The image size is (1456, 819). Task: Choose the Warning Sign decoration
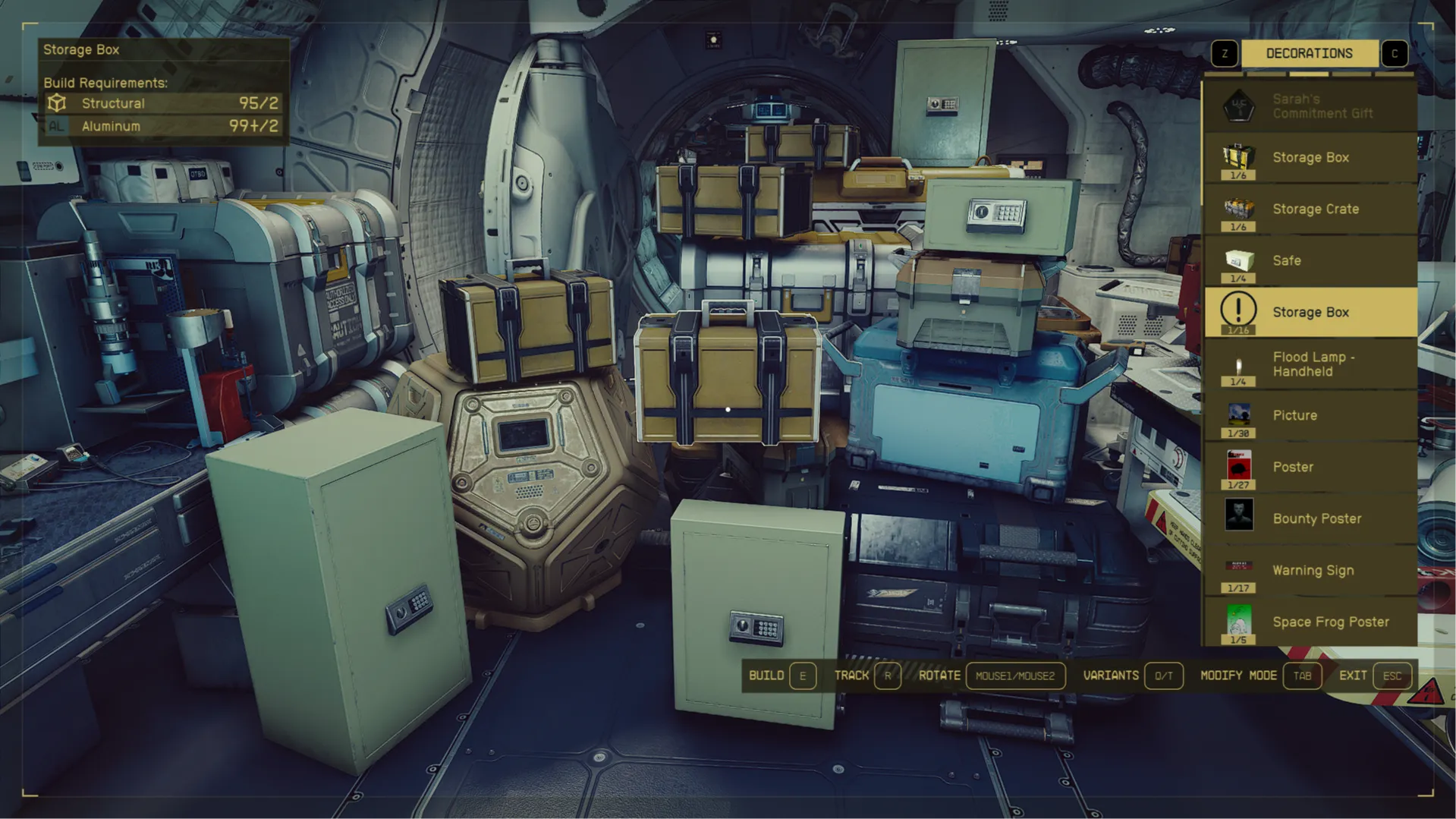click(1310, 571)
